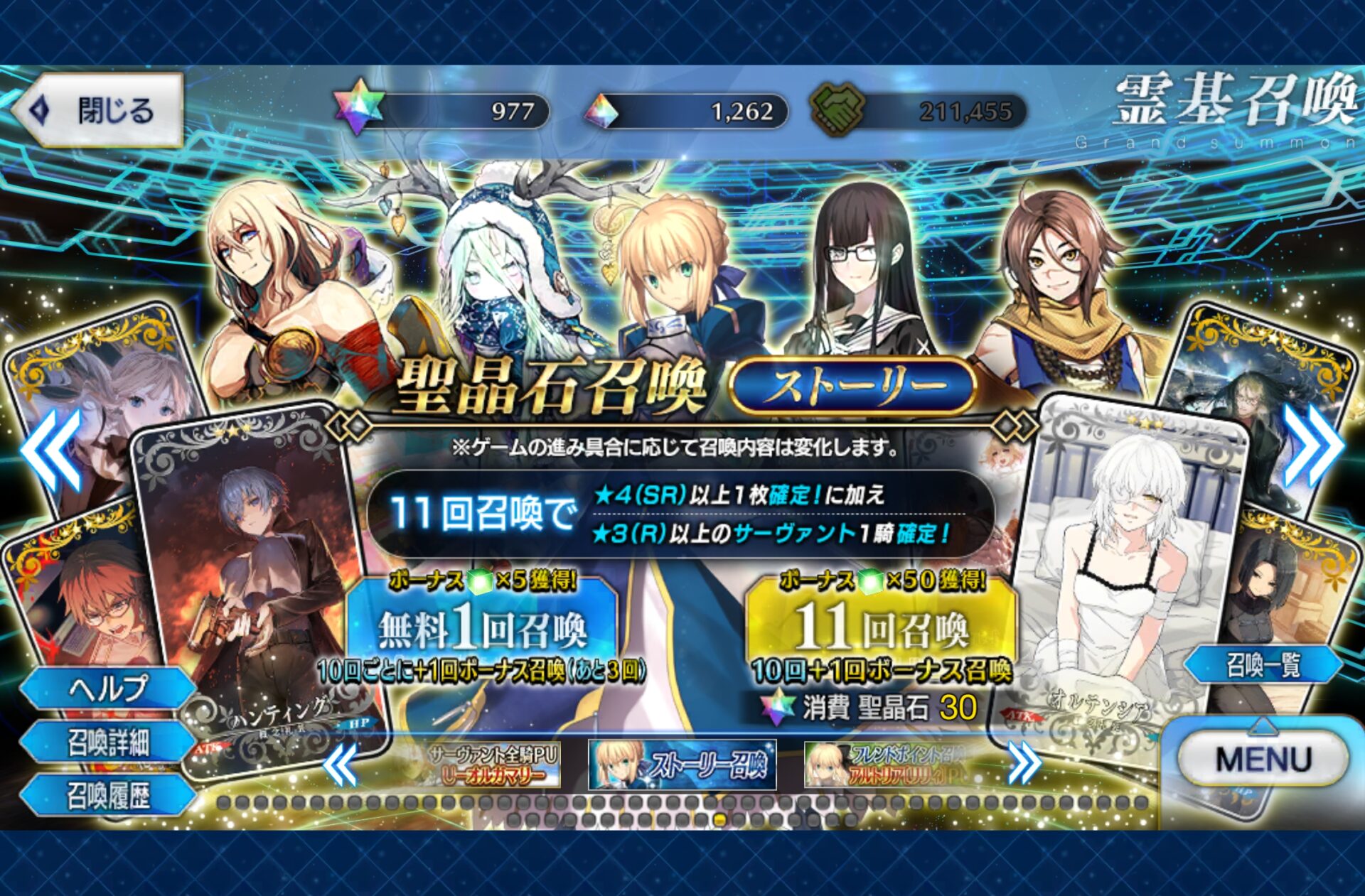Go to next banner with large right arrow
1365x896 pixels.
pyautogui.click(x=1314, y=446)
